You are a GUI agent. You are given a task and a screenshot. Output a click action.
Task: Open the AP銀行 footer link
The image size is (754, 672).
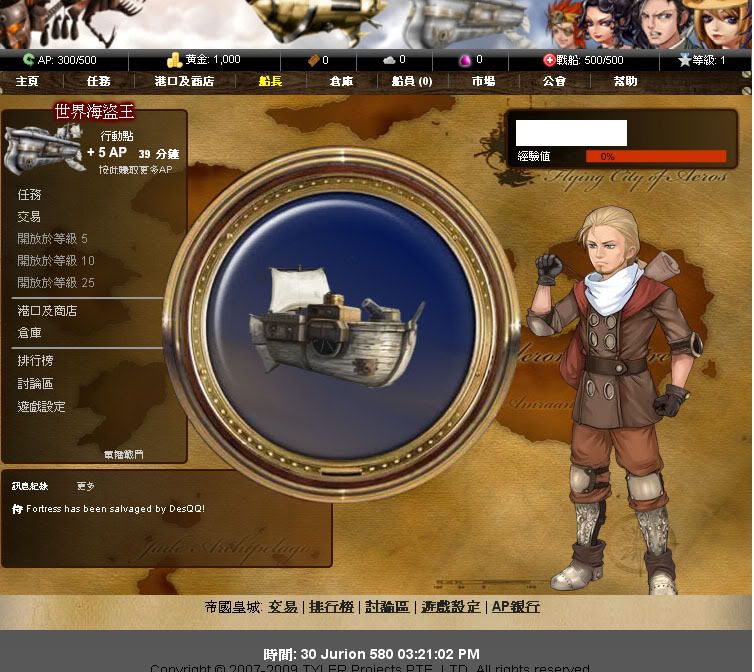515,607
